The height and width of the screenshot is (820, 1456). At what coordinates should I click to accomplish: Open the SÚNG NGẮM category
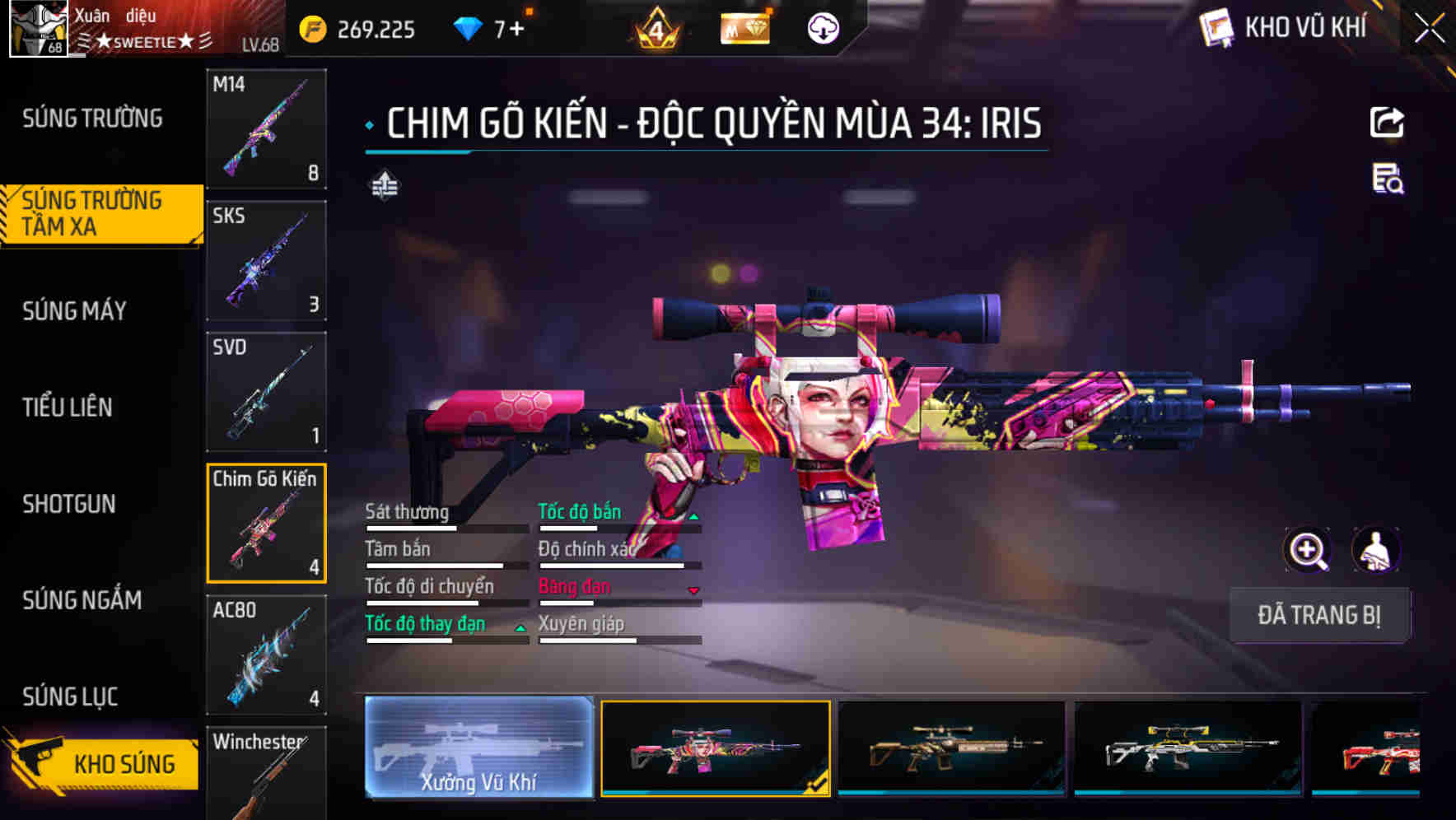81,600
